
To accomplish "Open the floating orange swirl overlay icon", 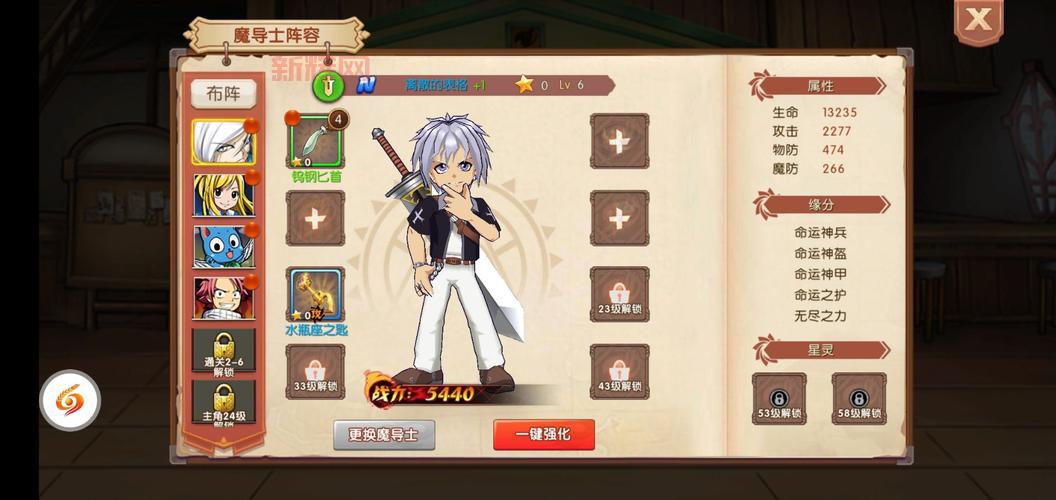I will pos(70,400).
